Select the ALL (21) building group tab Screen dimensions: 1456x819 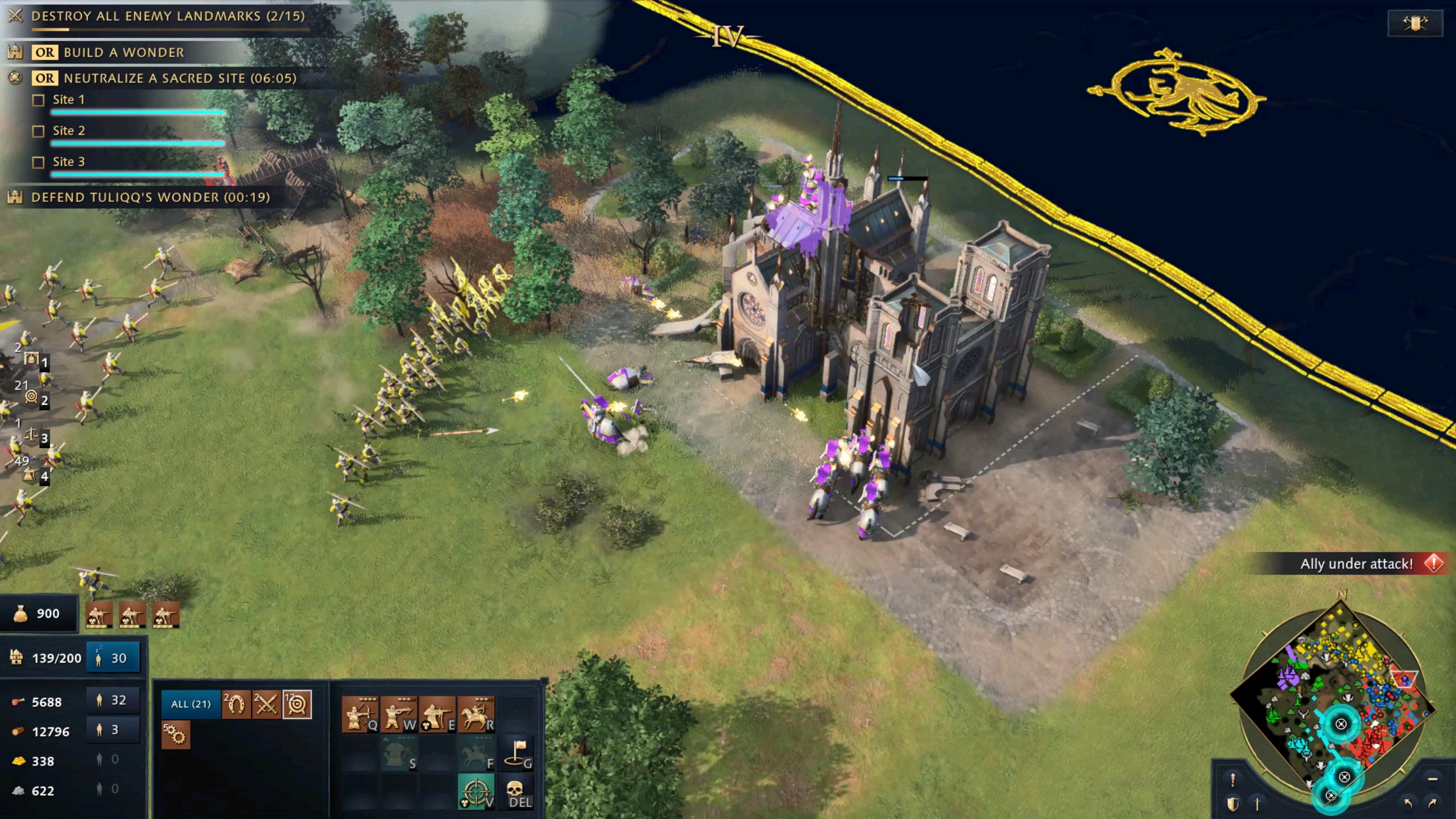(191, 704)
